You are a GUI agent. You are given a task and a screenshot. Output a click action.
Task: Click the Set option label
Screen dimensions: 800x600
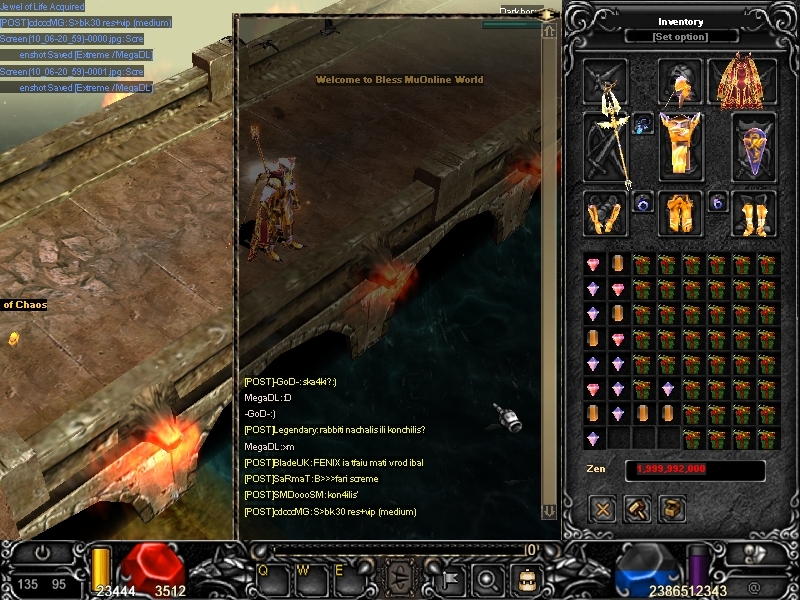pos(680,37)
